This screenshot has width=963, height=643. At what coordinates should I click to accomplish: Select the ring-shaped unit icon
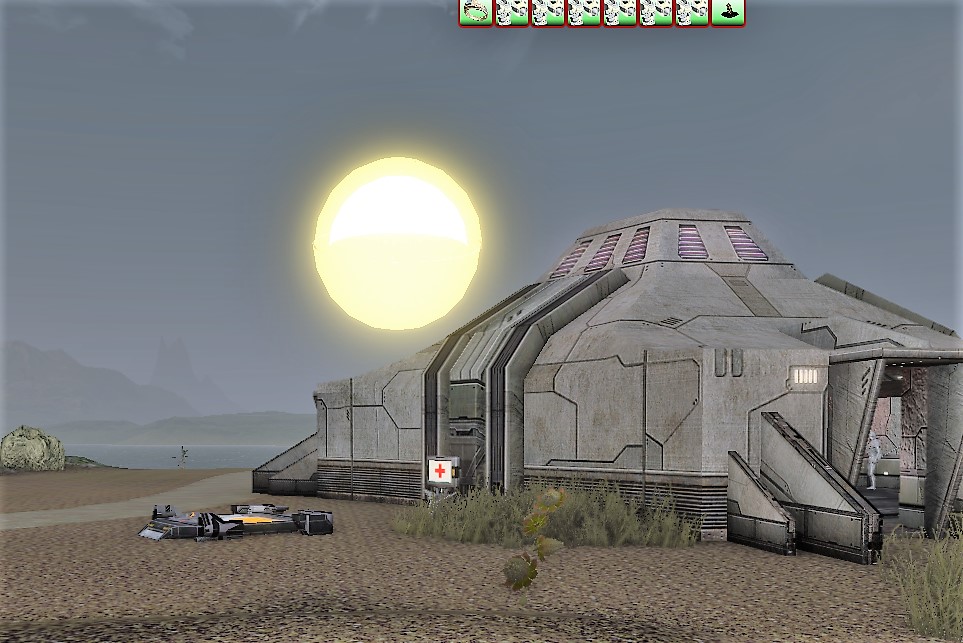[x=476, y=13]
